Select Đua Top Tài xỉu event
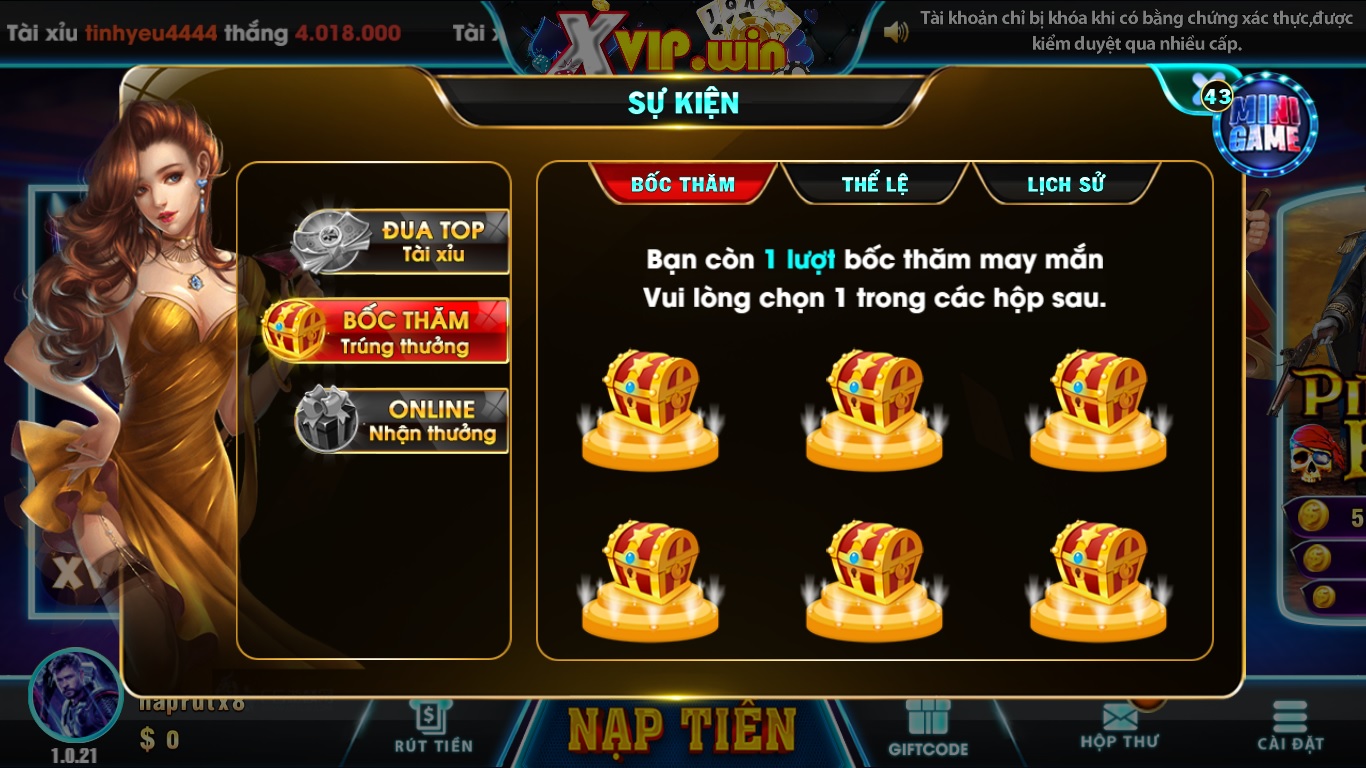This screenshot has height=768, width=1366. [398, 240]
